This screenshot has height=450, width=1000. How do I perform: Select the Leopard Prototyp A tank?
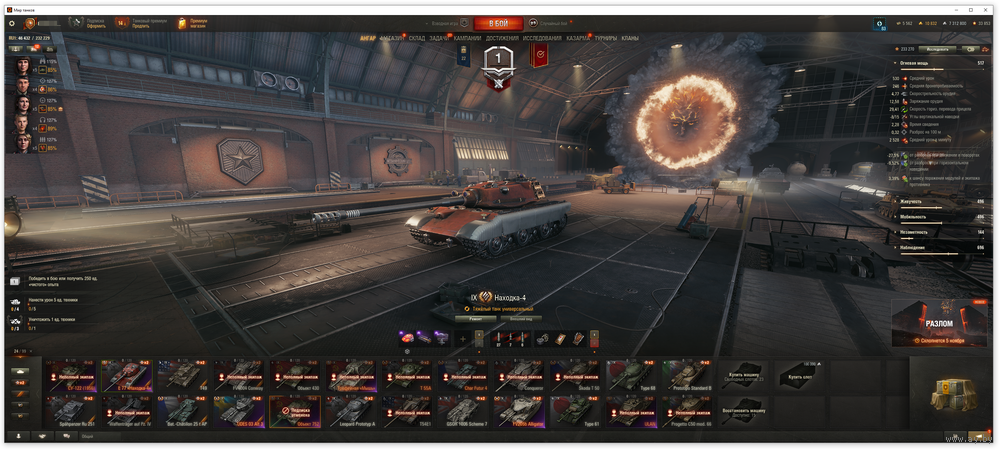(354, 409)
